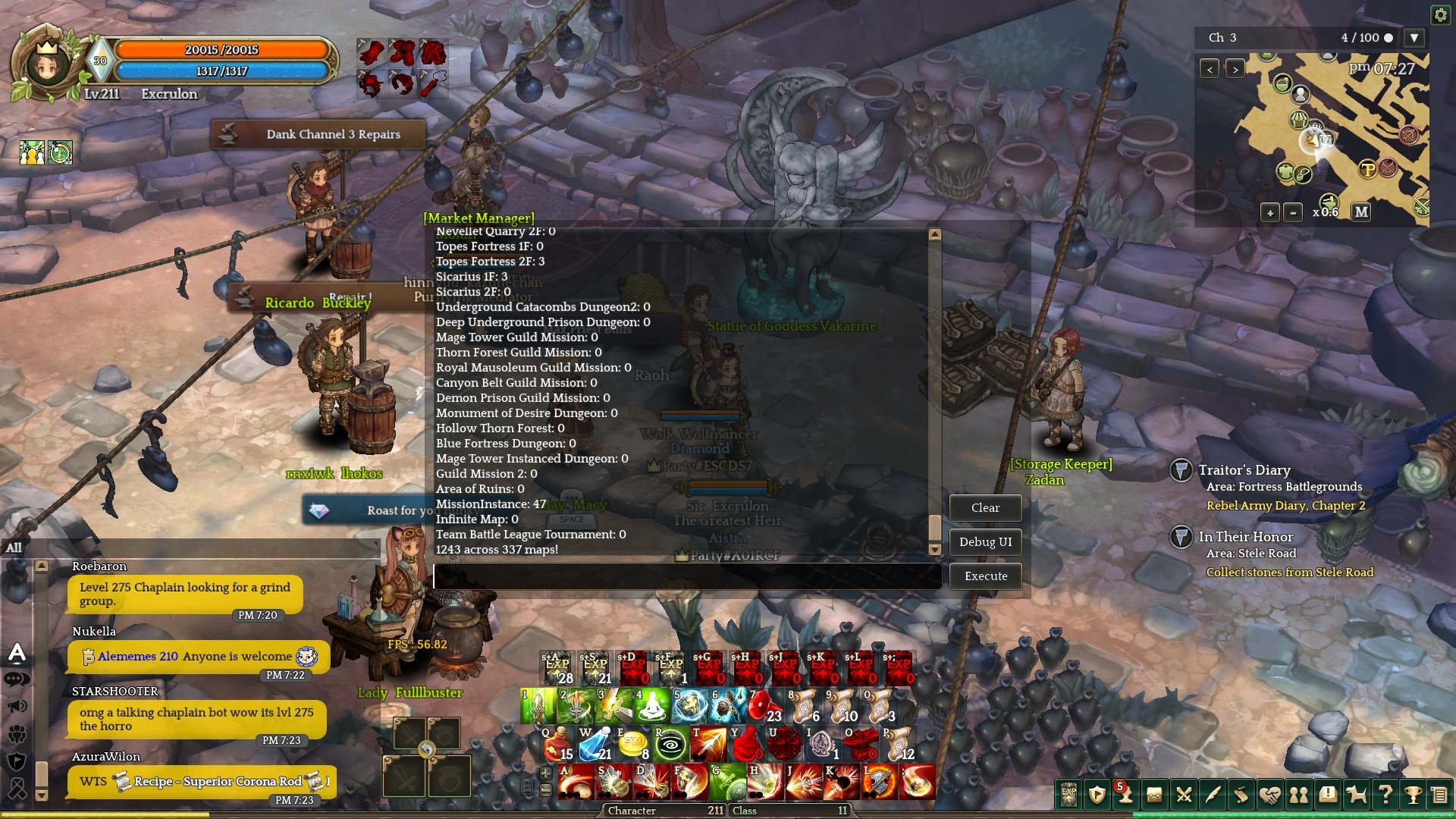Open the Debug UI panel
The image size is (1456, 819).
(x=985, y=542)
